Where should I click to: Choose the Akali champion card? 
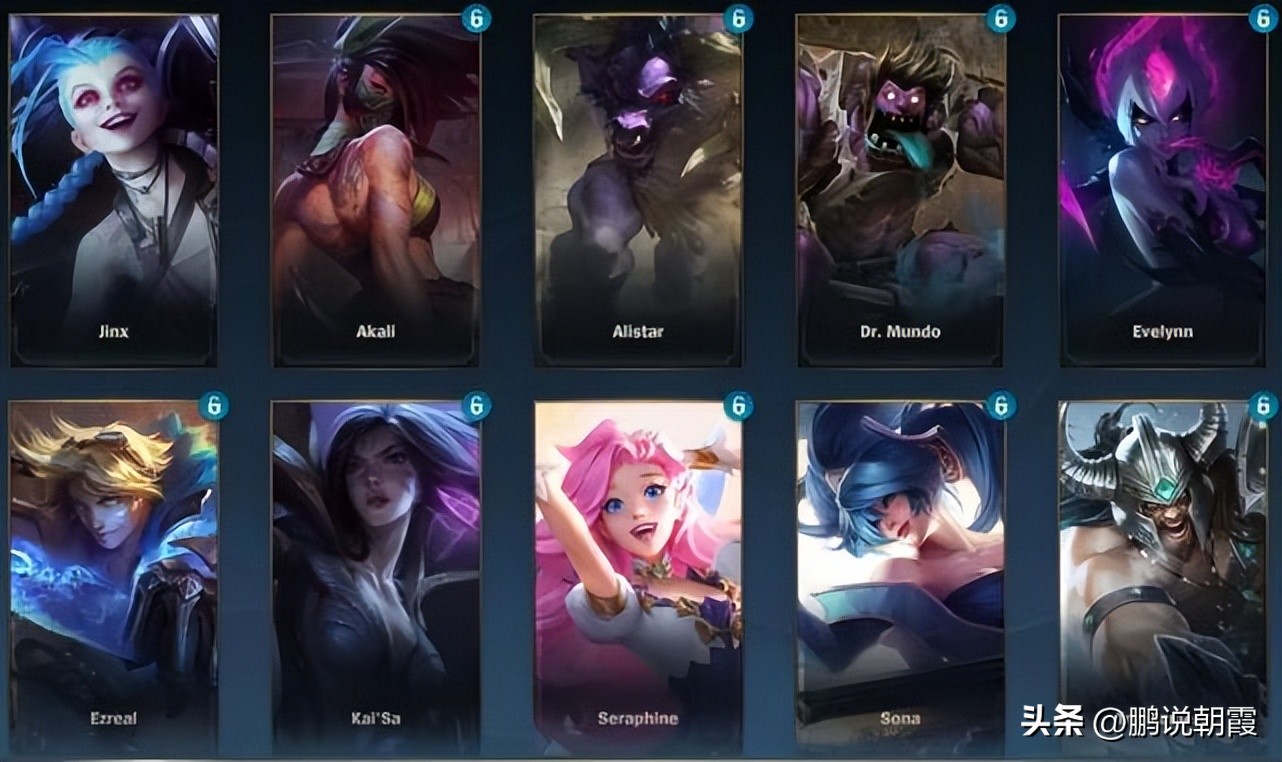376,190
